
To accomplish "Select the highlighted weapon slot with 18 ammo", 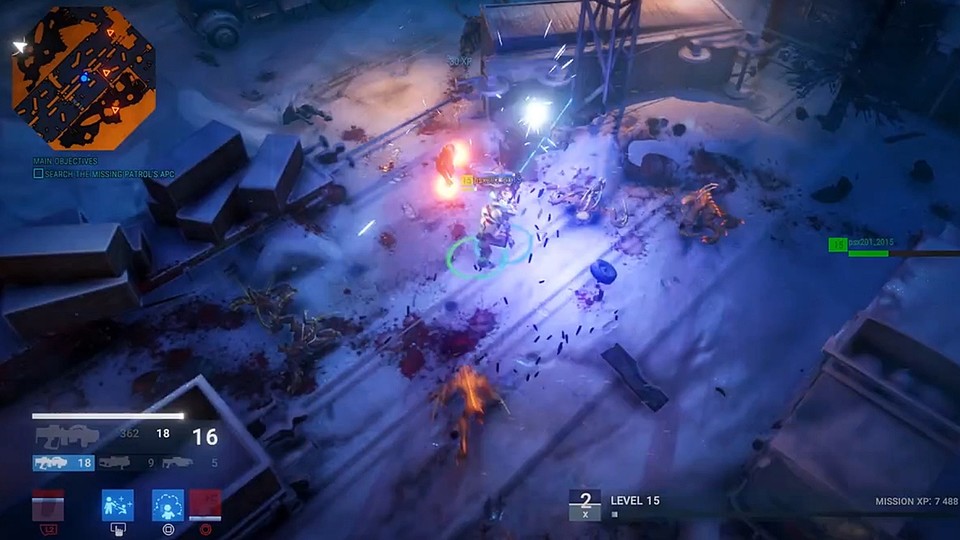I will (64, 463).
